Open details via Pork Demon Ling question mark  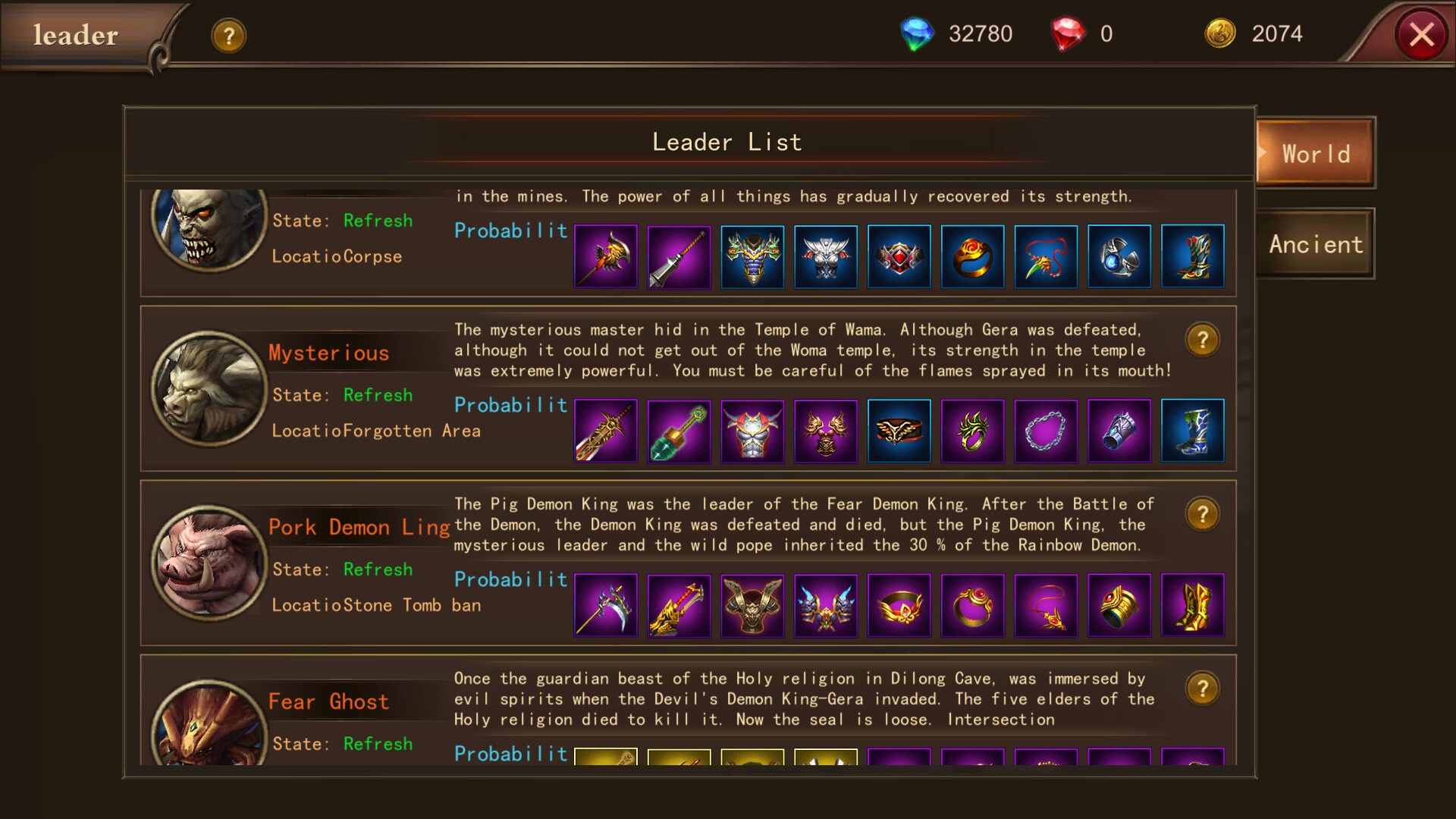1203,513
